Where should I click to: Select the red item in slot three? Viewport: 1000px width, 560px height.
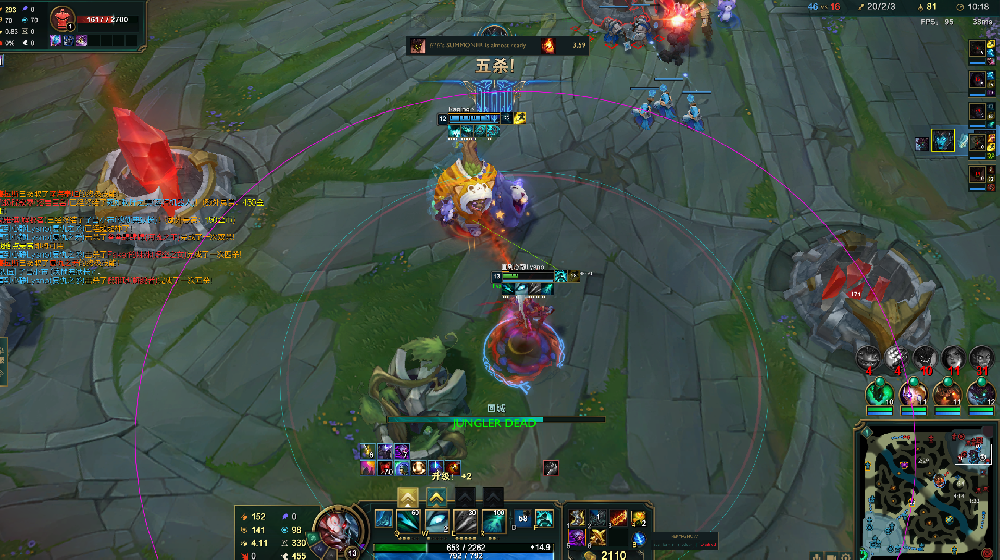click(x=620, y=517)
